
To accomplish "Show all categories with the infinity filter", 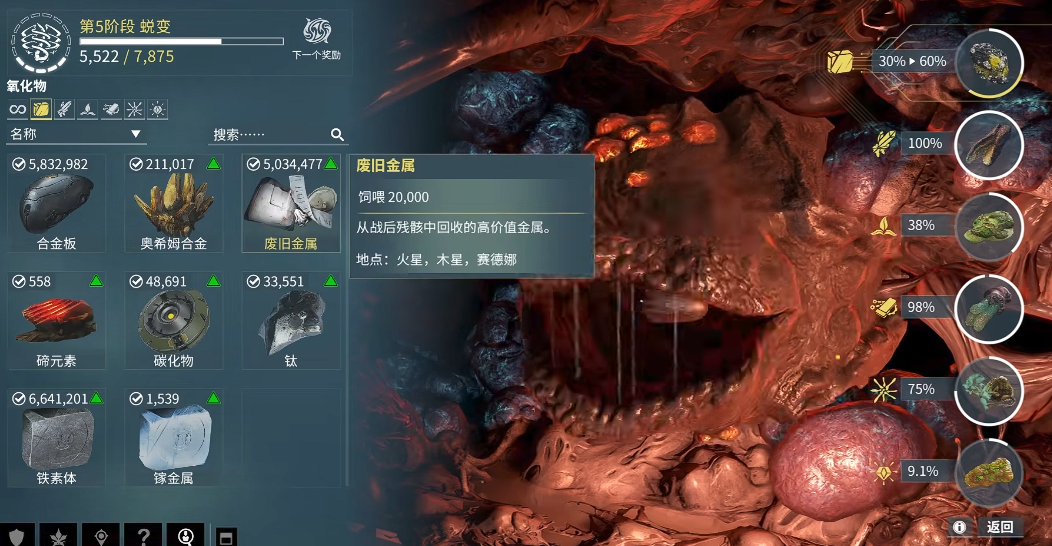I will click(17, 109).
